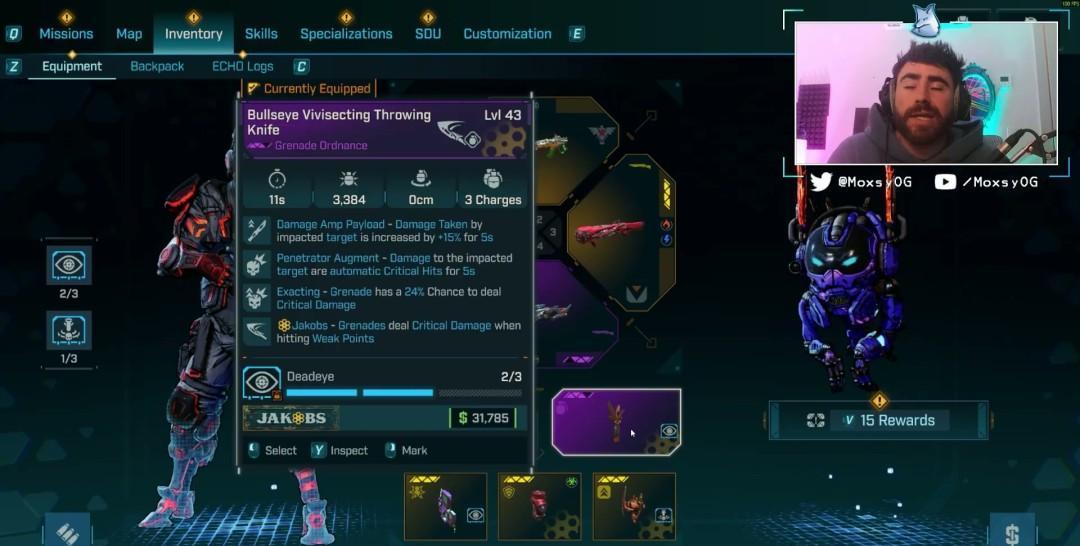This screenshot has width=1080, height=546.
Task: Select the Inventory tab
Action: pos(194,34)
